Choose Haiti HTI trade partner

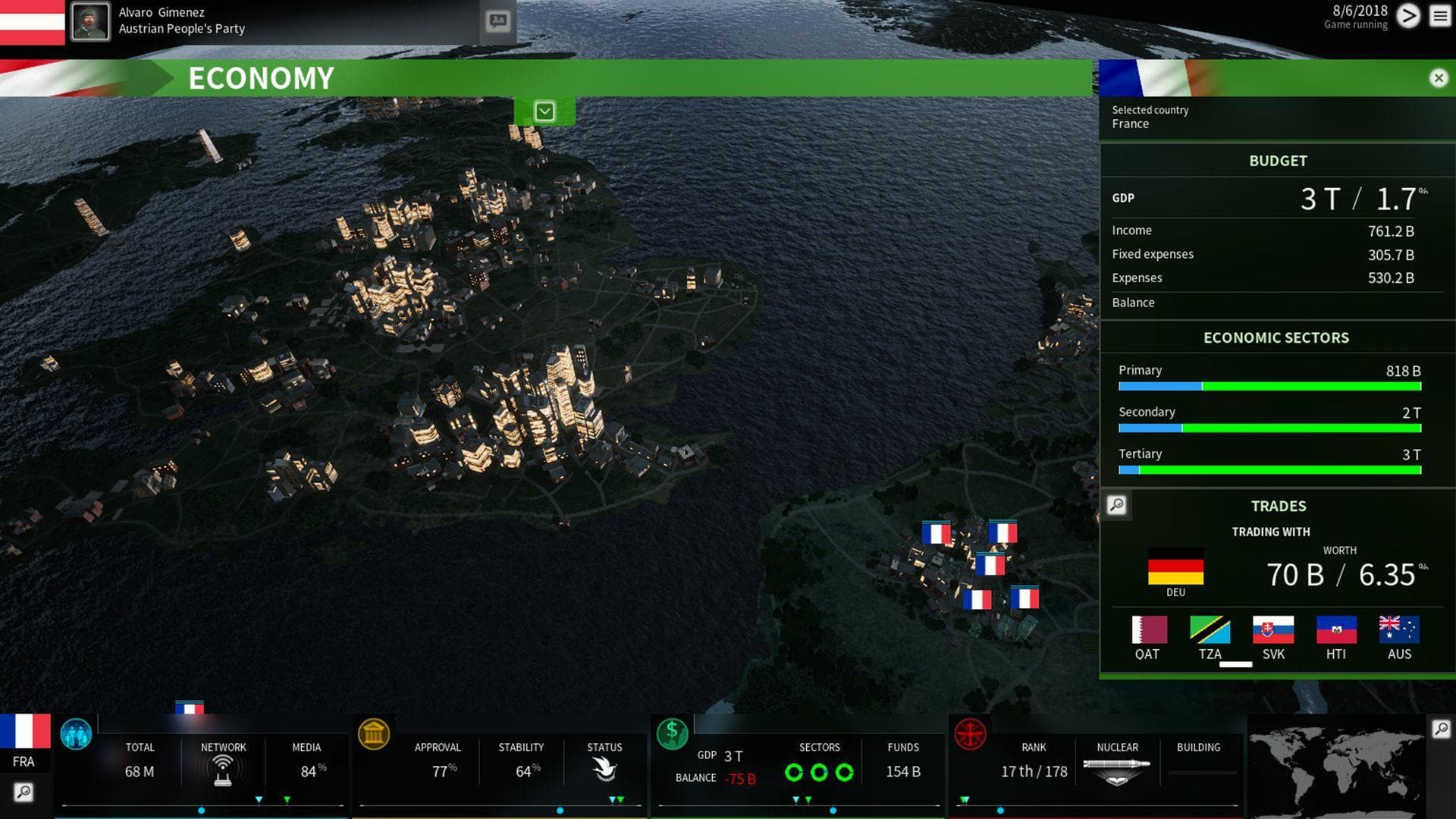1336,629
